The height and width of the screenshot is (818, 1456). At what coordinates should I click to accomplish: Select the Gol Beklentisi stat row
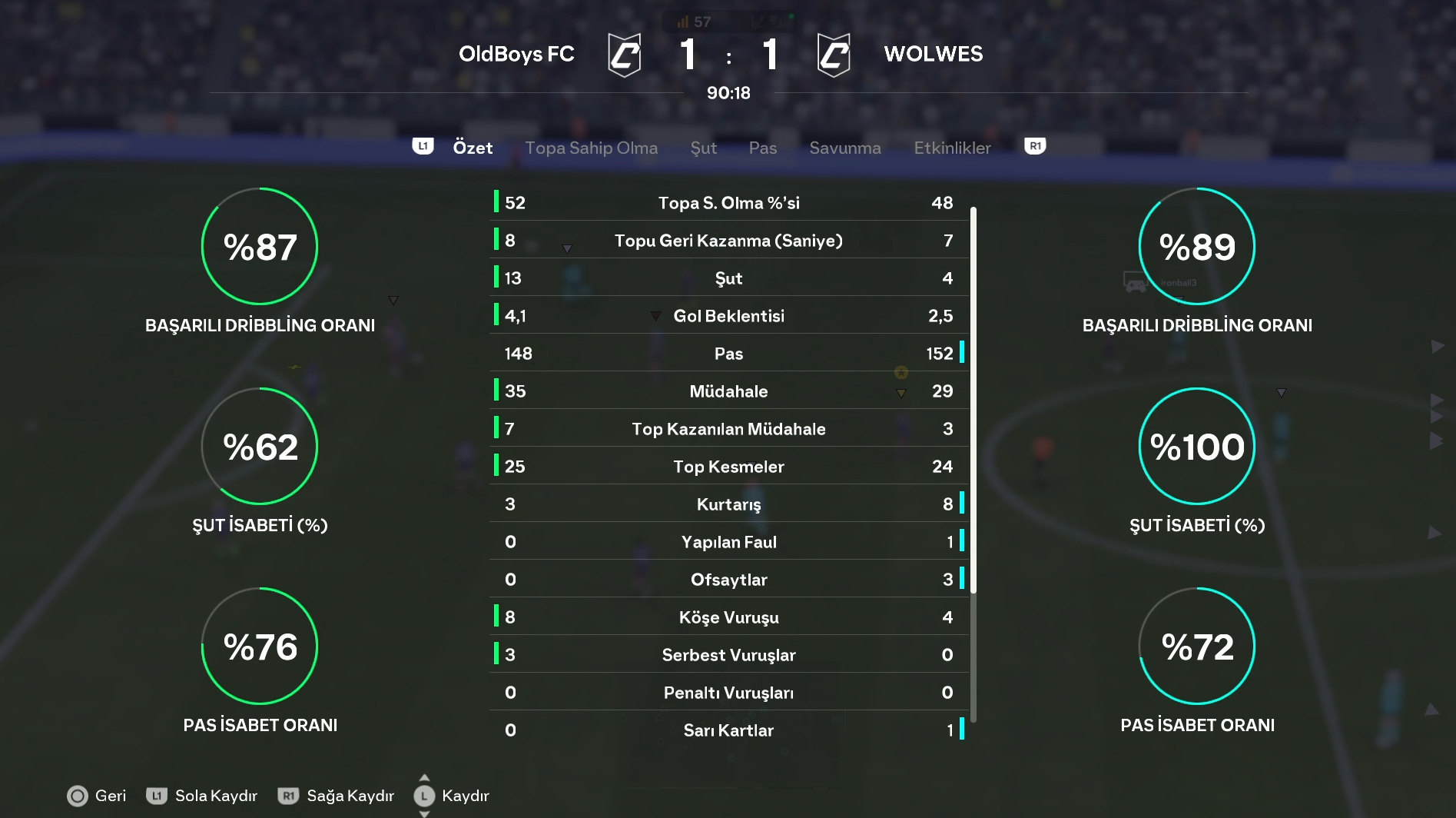pyautogui.click(x=728, y=316)
